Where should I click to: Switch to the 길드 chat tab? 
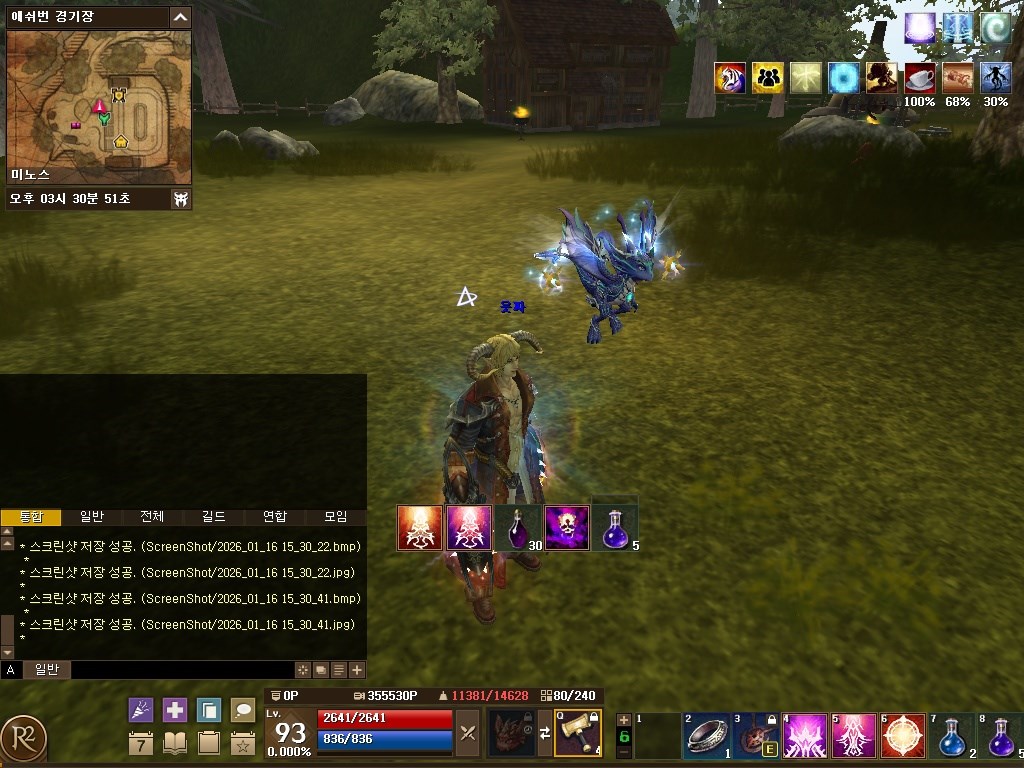pyautogui.click(x=213, y=517)
